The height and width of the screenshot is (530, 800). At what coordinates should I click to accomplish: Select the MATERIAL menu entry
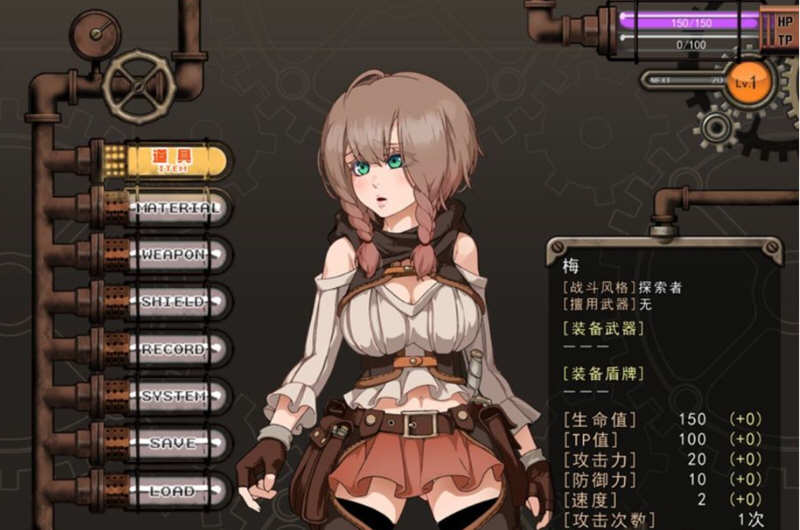(x=178, y=208)
